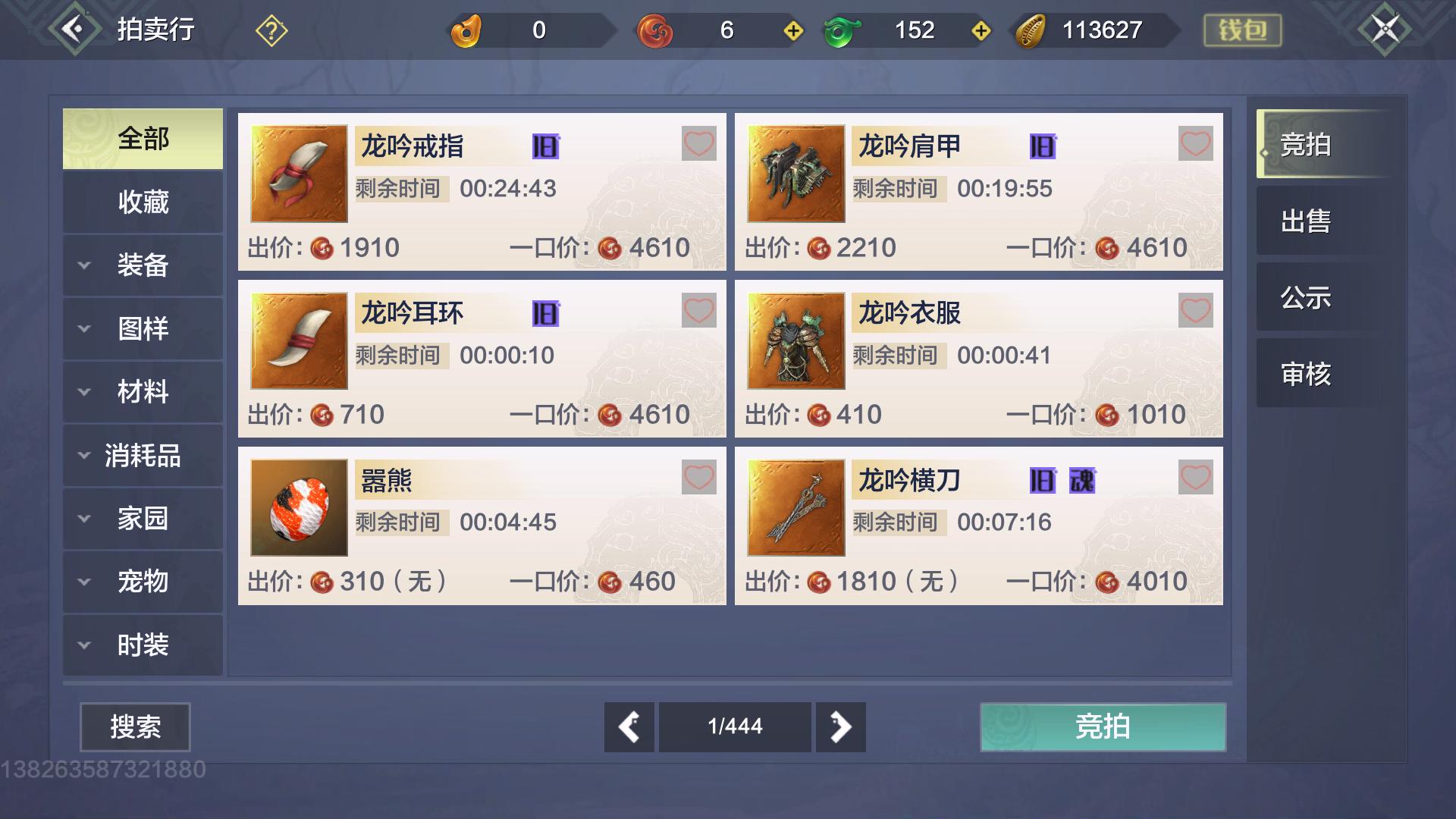Click the 龙吟横刀 weapon icon

click(796, 507)
